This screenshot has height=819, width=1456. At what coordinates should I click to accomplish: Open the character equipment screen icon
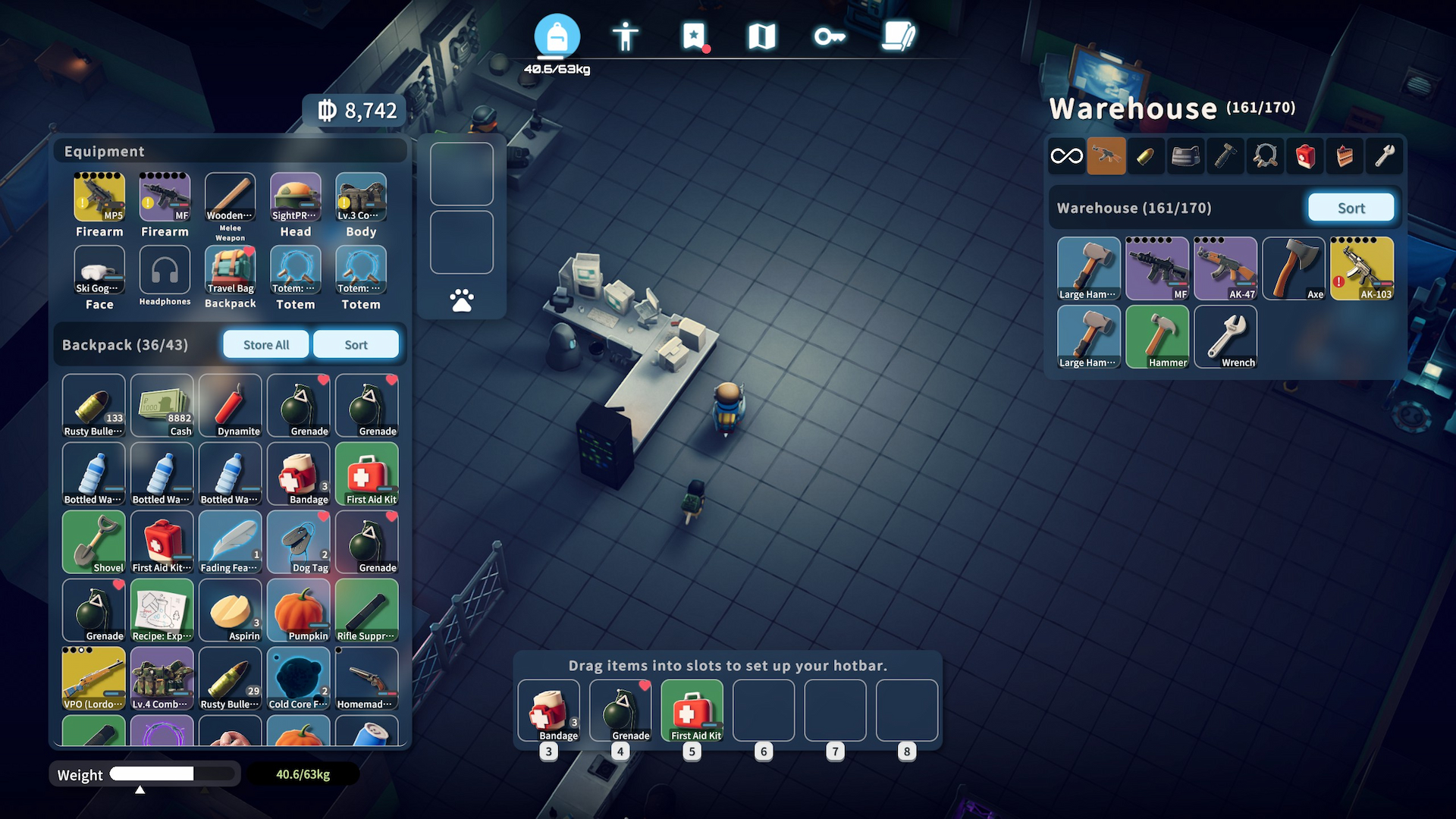point(626,35)
